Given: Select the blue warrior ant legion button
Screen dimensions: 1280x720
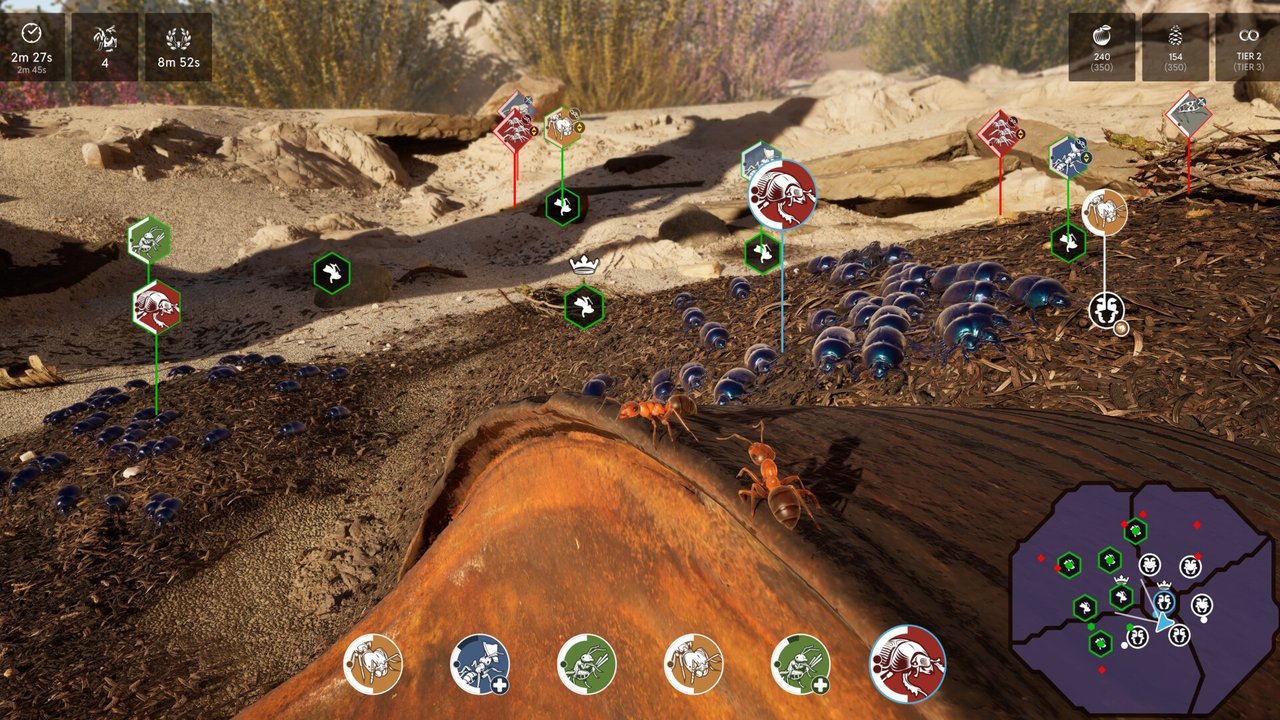Looking at the screenshot, I should [x=479, y=664].
